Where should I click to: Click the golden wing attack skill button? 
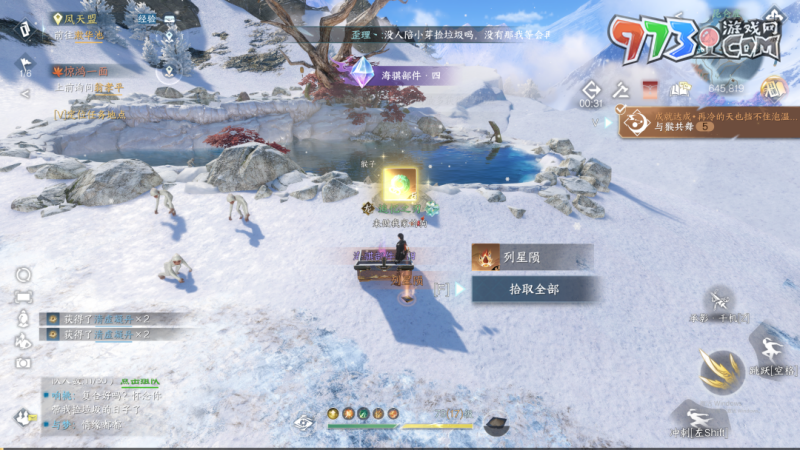(x=720, y=370)
